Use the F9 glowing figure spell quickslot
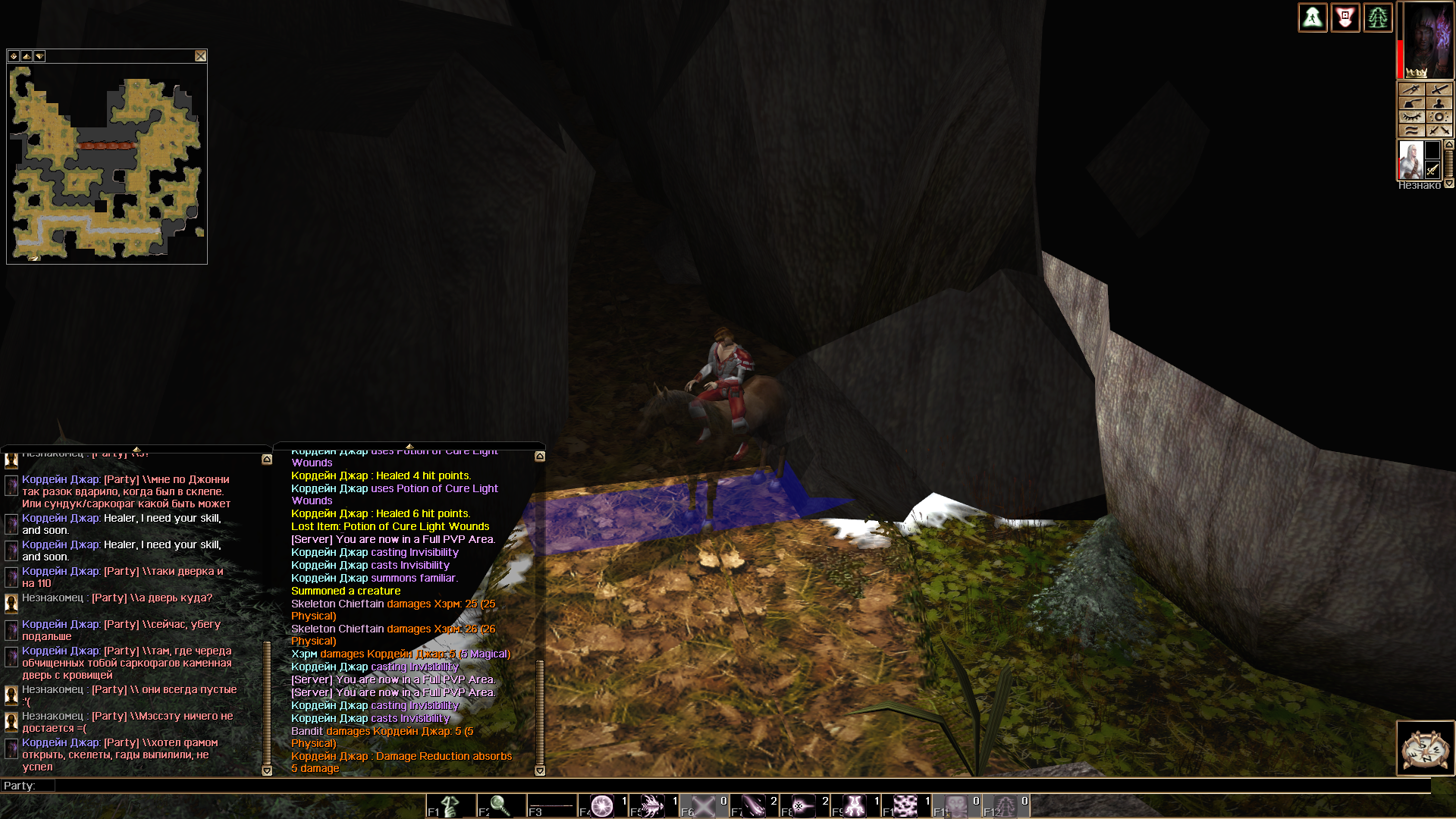Screen dimensions: 1456x819 click(x=855, y=805)
